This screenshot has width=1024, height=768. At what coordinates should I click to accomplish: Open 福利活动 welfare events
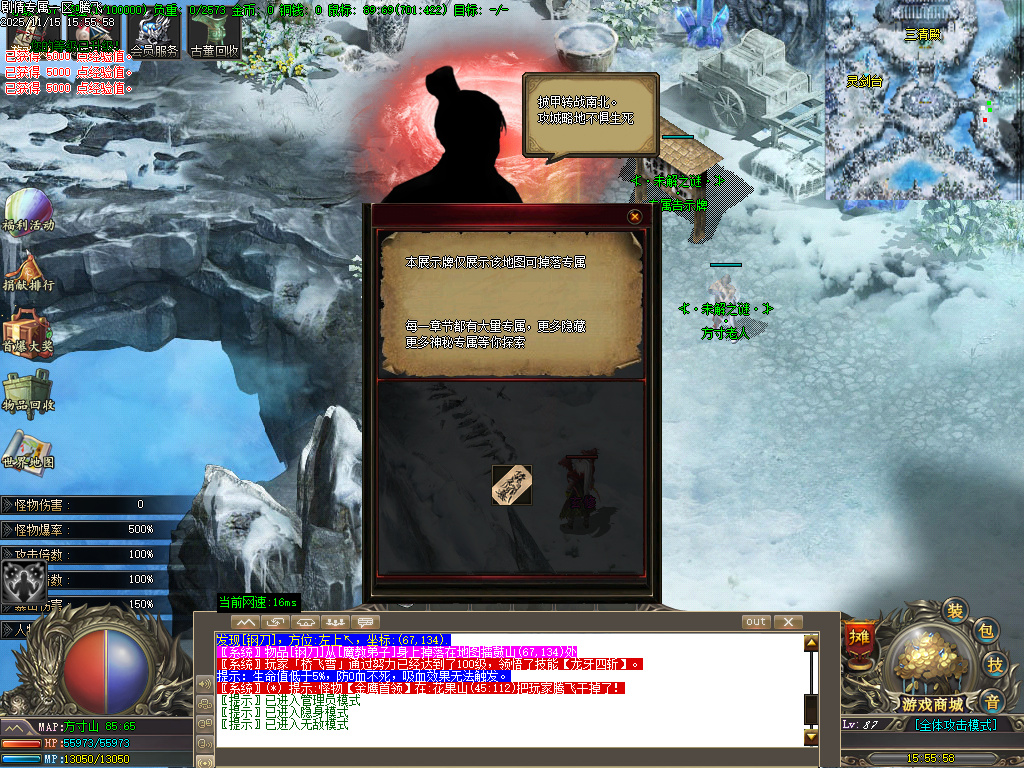pos(27,210)
